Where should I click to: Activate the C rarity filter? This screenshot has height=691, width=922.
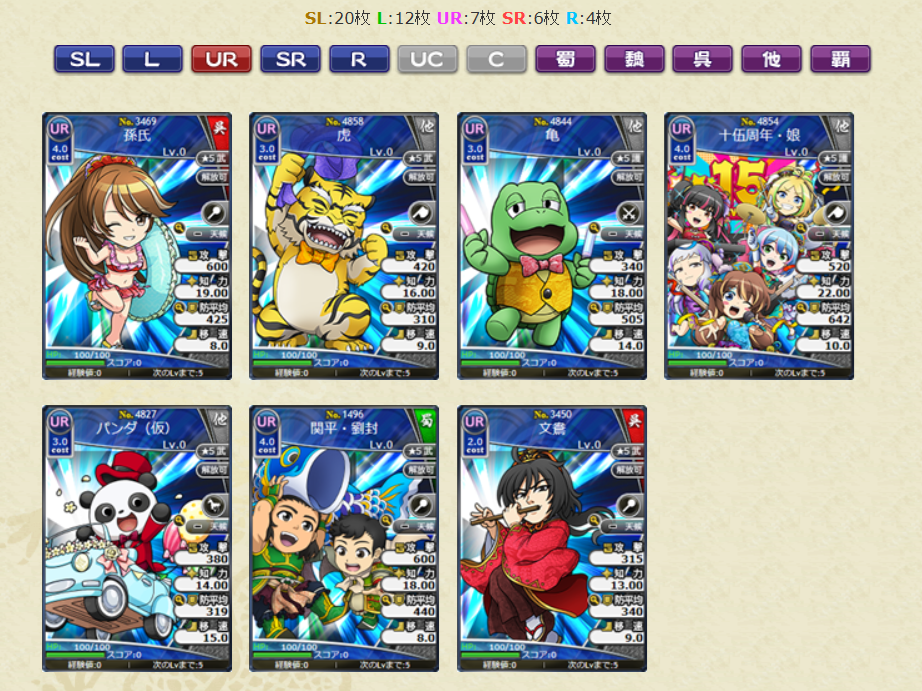tap(496, 59)
